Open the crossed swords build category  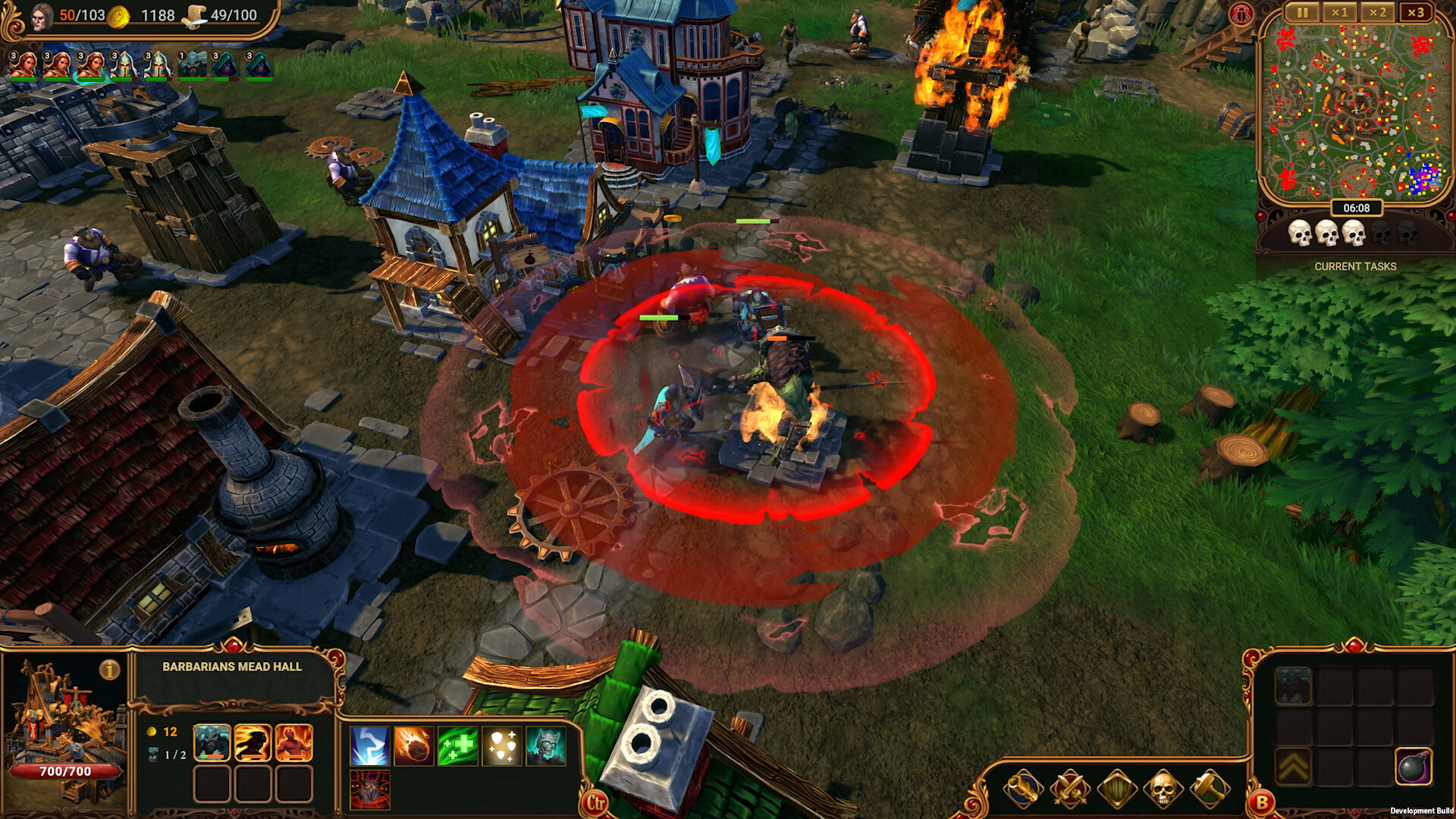1070,789
